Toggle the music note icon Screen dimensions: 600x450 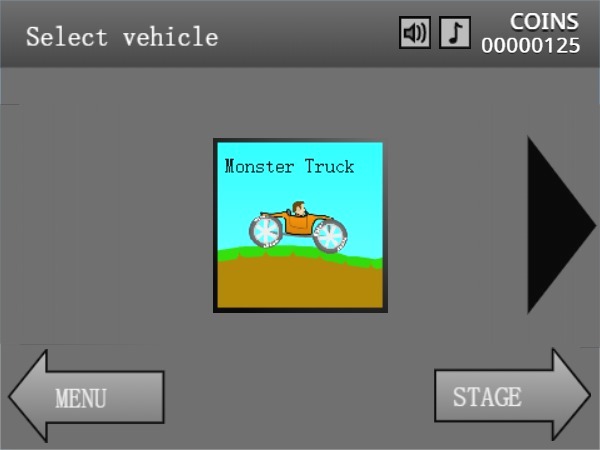click(x=455, y=34)
